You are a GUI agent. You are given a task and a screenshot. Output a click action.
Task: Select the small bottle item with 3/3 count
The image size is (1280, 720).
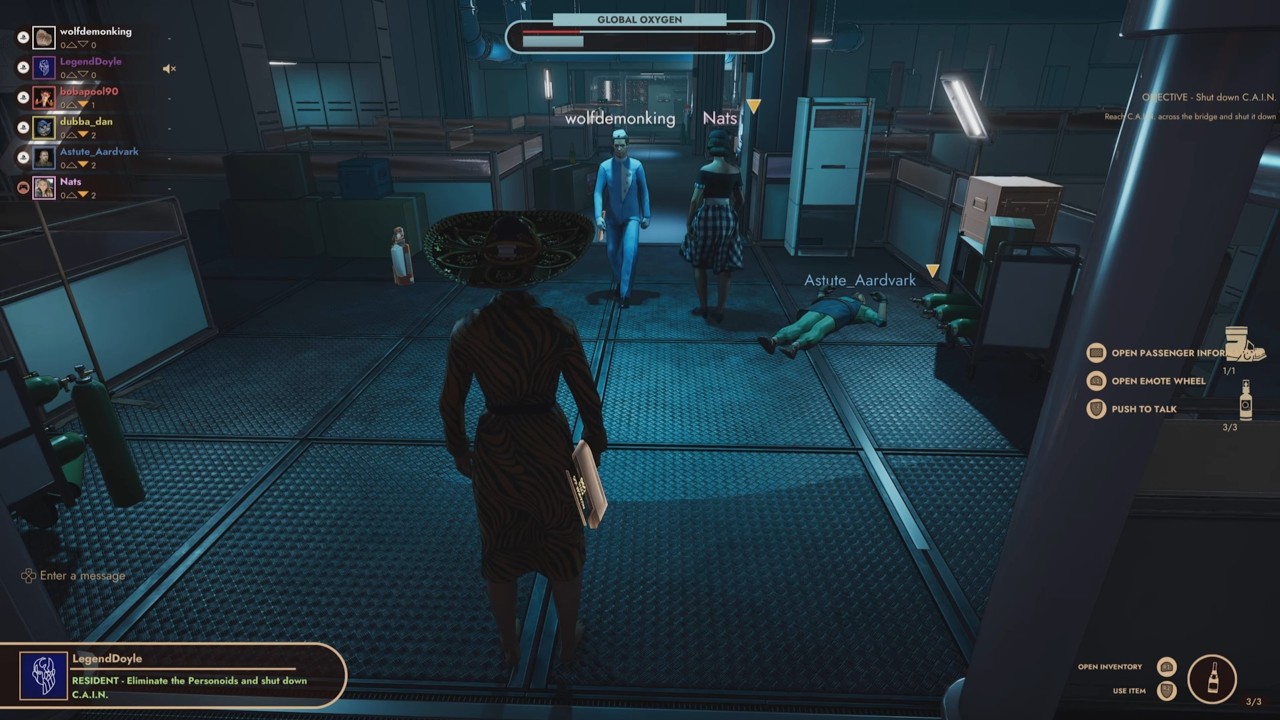pyautogui.click(x=1246, y=400)
